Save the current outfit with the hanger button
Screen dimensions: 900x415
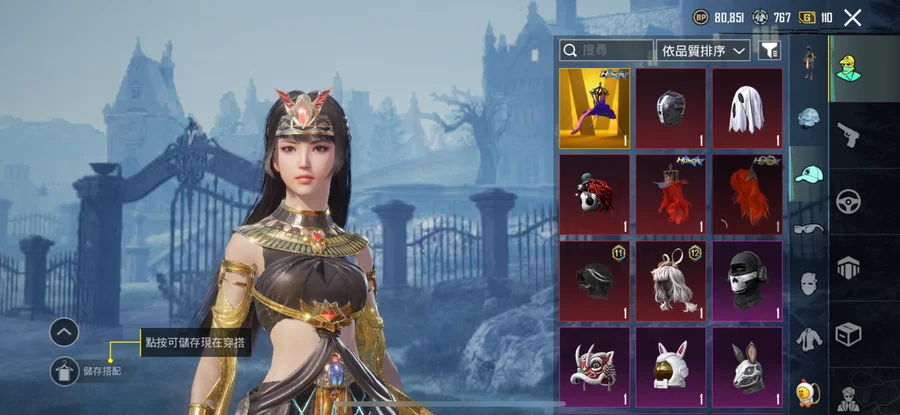click(64, 371)
